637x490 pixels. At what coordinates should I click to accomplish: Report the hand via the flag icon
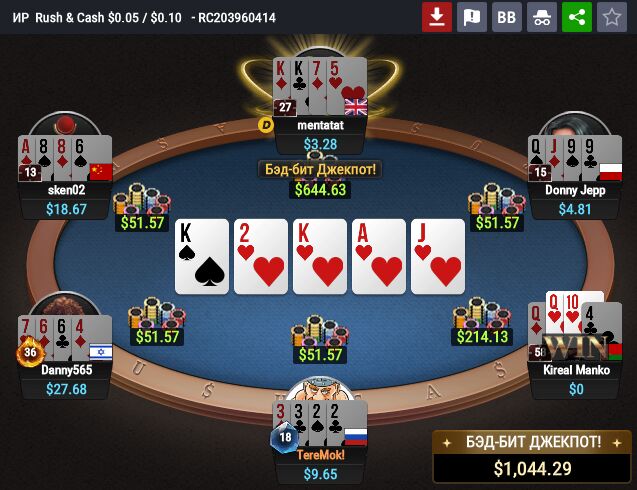tap(471, 17)
